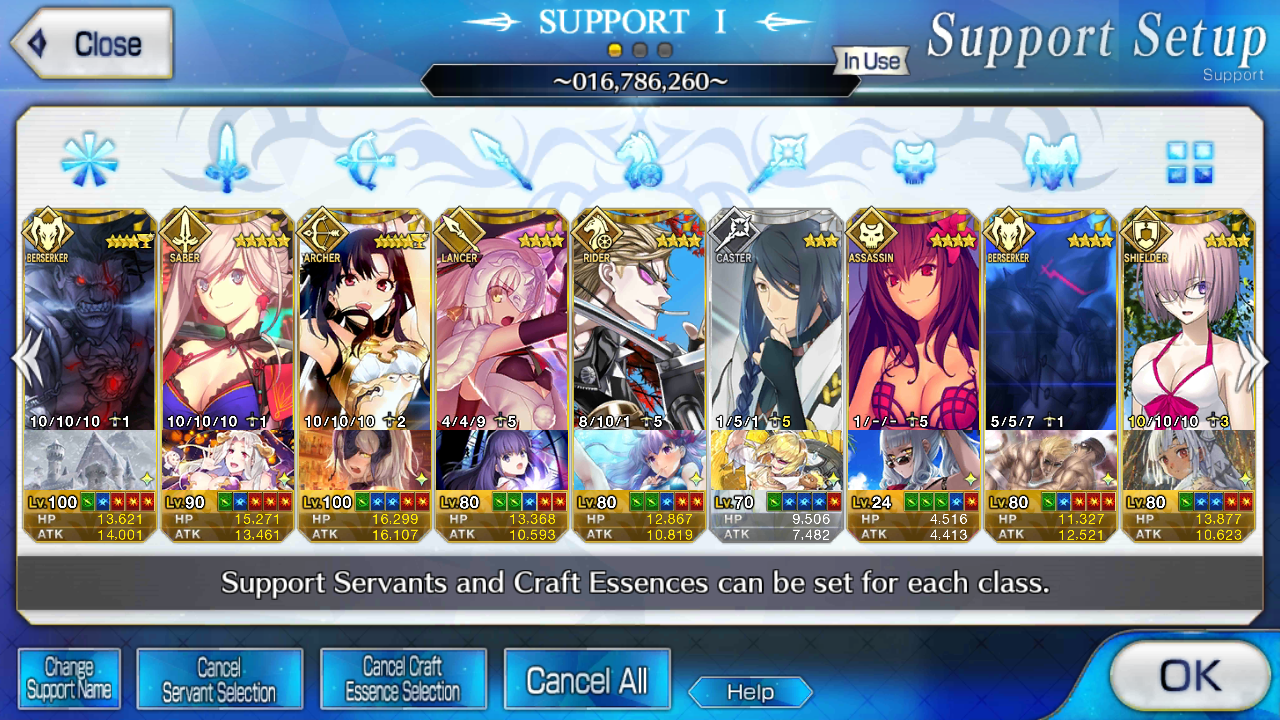Viewport: 1280px width, 720px height.
Task: Confirm with the OK button
Action: pos(1189,676)
